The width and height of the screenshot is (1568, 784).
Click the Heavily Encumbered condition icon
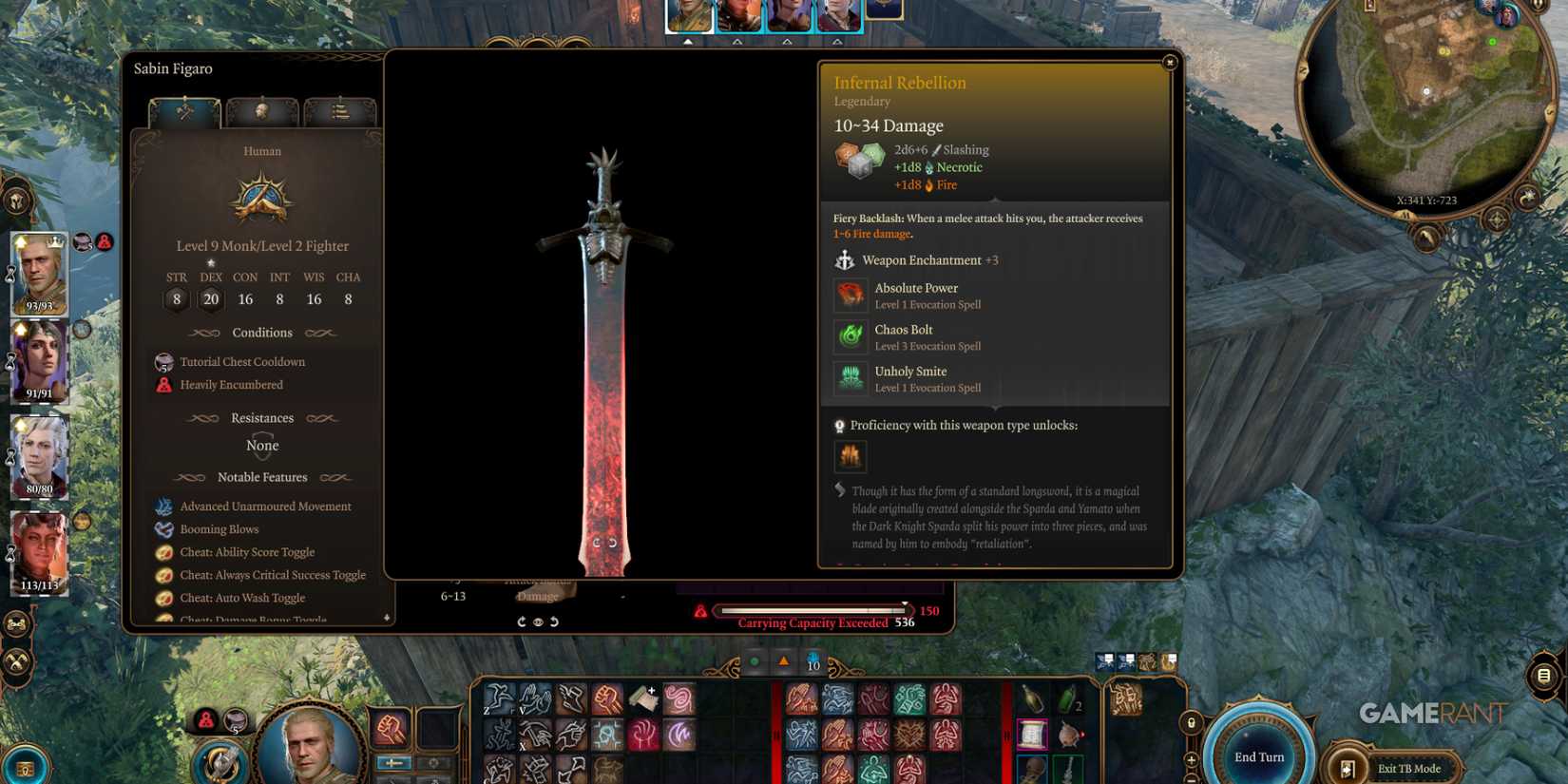tap(165, 385)
